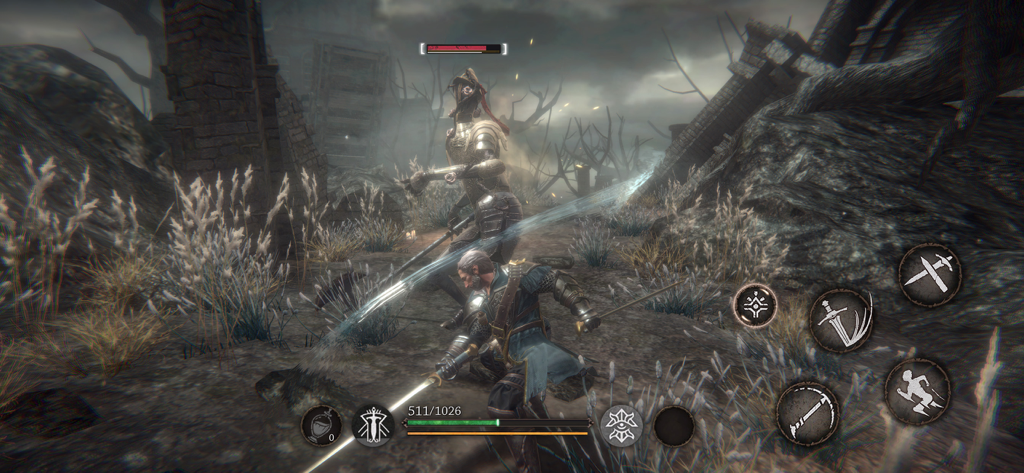Trigger the small glowing rune skill

point(755,305)
